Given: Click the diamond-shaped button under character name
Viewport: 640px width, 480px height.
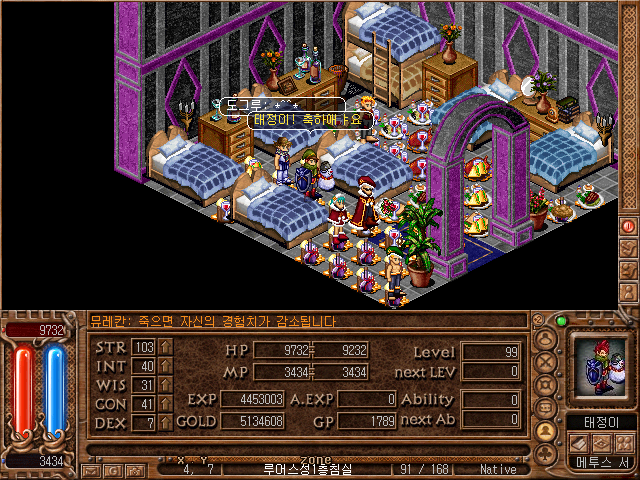Looking at the screenshot, I should 601,443.
